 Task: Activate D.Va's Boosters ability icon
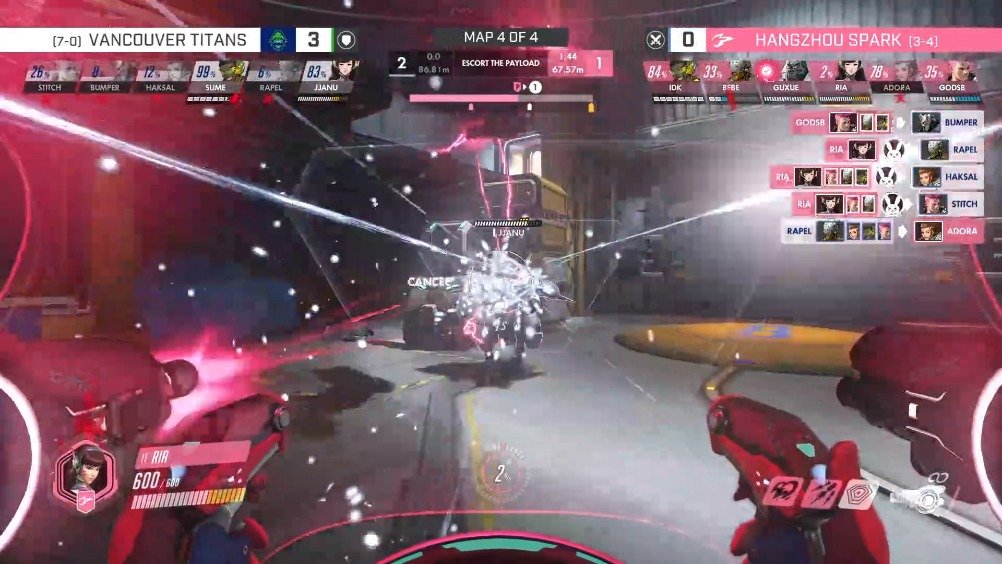(780, 491)
